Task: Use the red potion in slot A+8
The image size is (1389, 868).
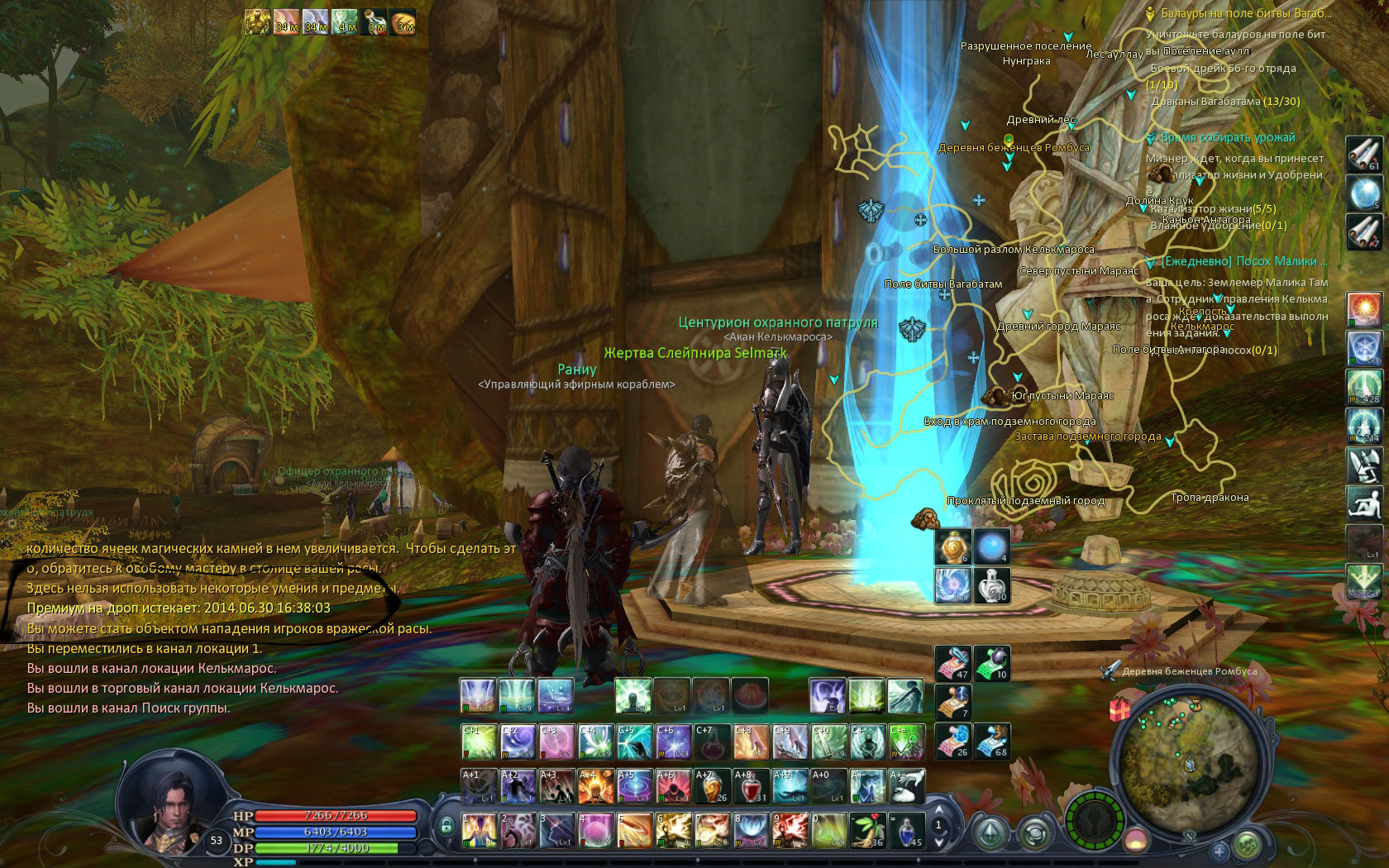Action: (751, 786)
